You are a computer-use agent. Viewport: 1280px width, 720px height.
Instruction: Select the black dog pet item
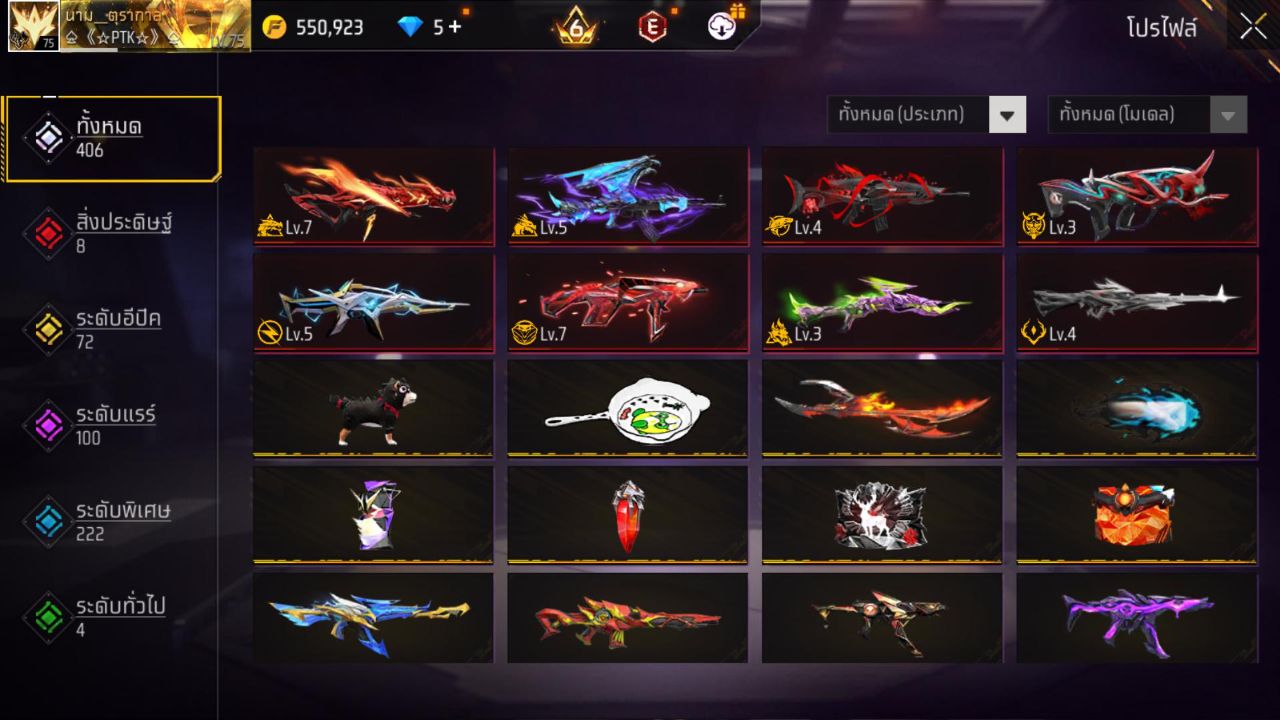pos(373,406)
